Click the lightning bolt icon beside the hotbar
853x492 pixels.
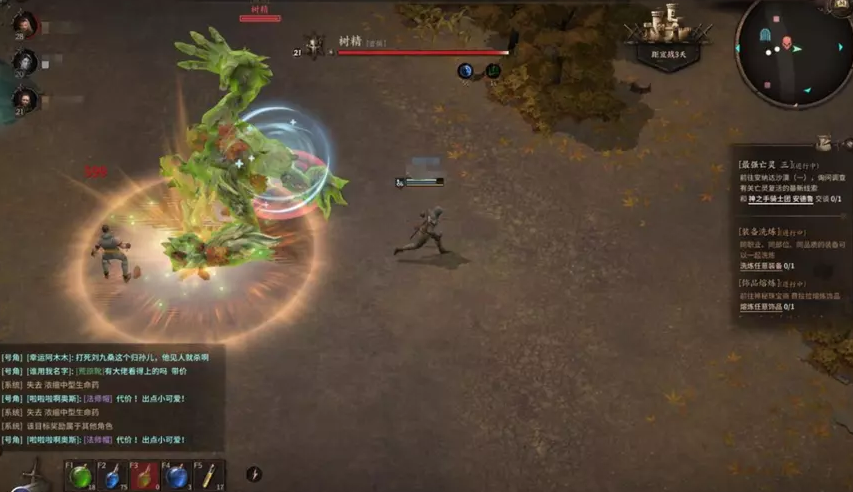(254, 474)
